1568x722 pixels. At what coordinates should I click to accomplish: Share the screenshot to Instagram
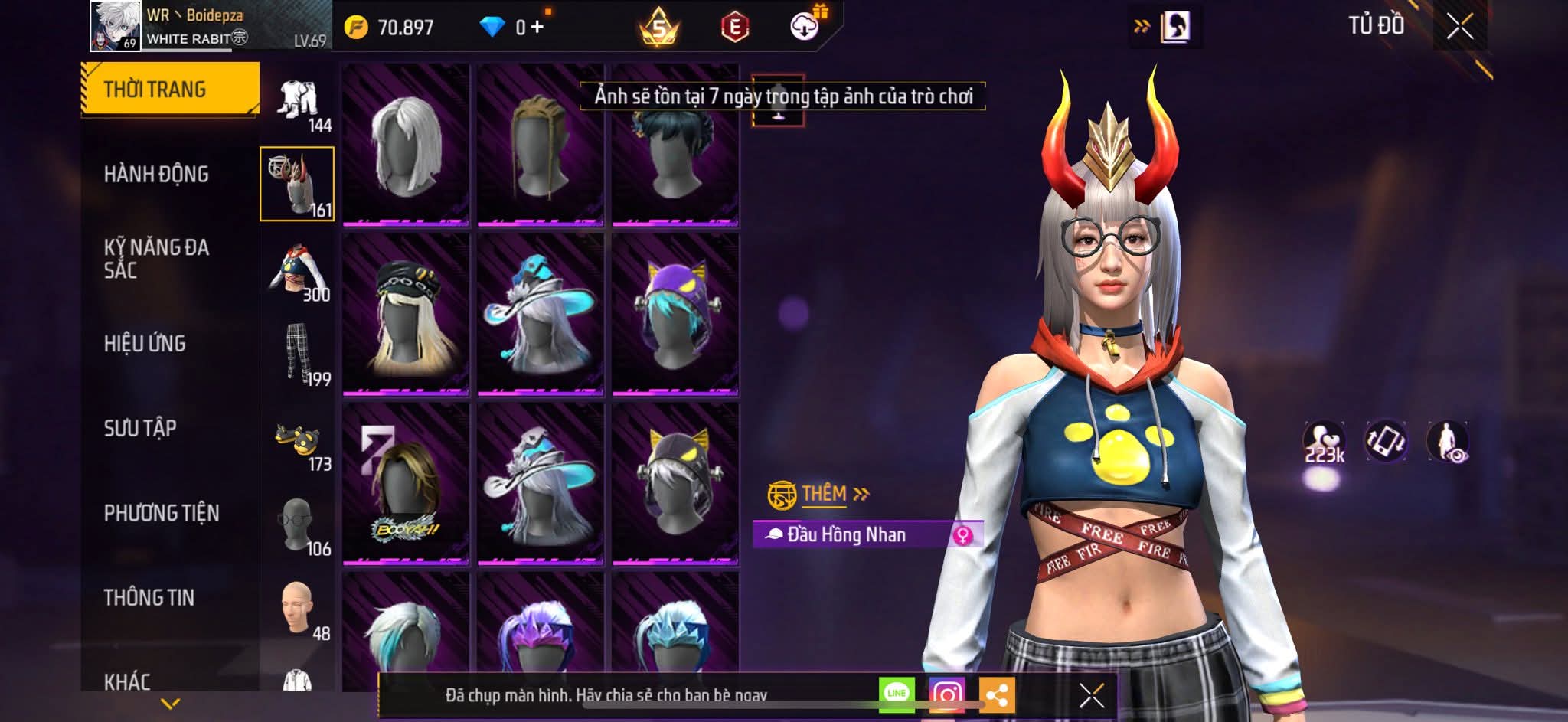(946, 694)
